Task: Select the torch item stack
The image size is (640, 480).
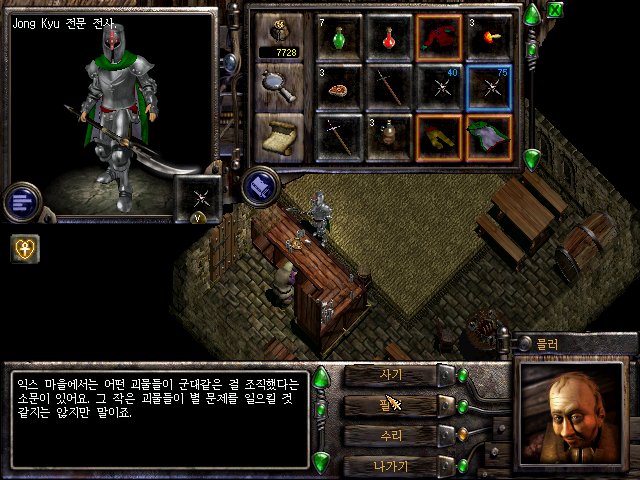Action: [x=489, y=38]
